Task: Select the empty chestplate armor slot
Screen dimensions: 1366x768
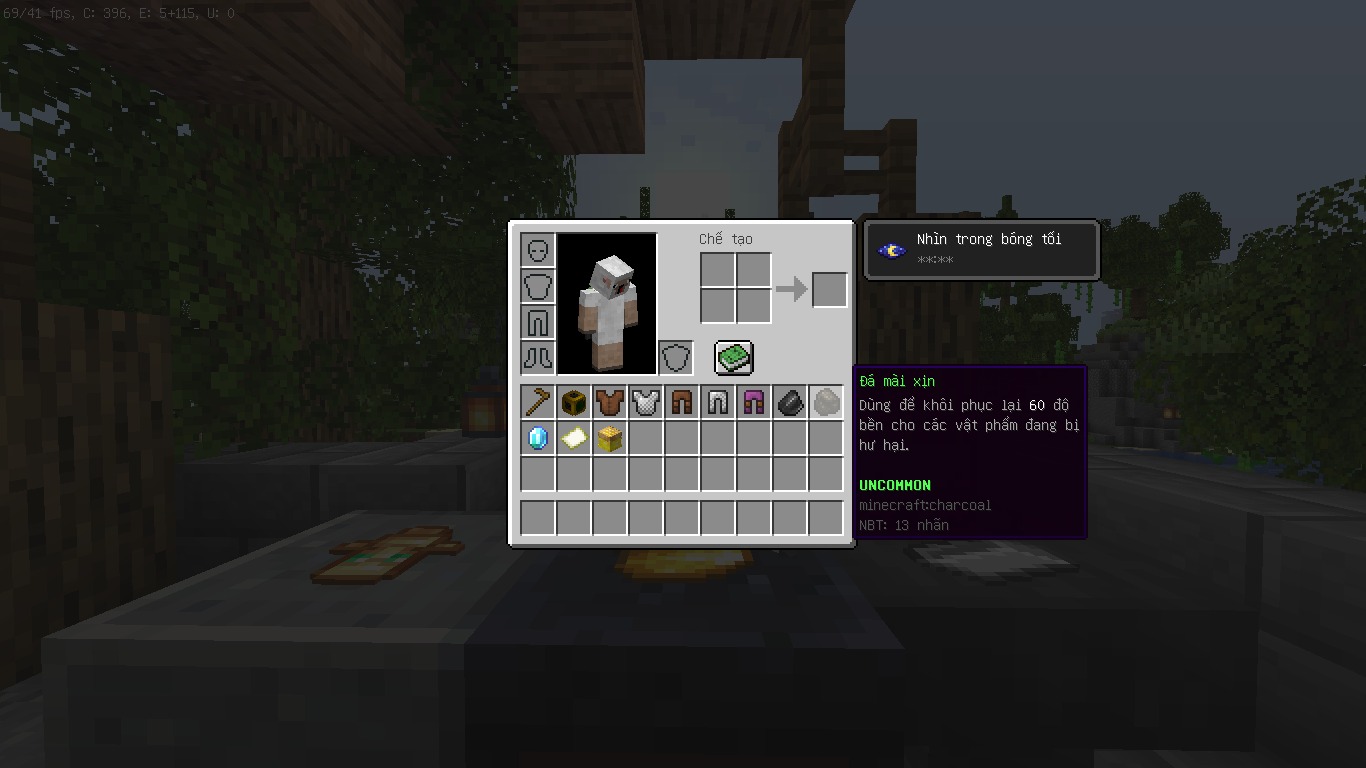Action: pyautogui.click(x=538, y=286)
